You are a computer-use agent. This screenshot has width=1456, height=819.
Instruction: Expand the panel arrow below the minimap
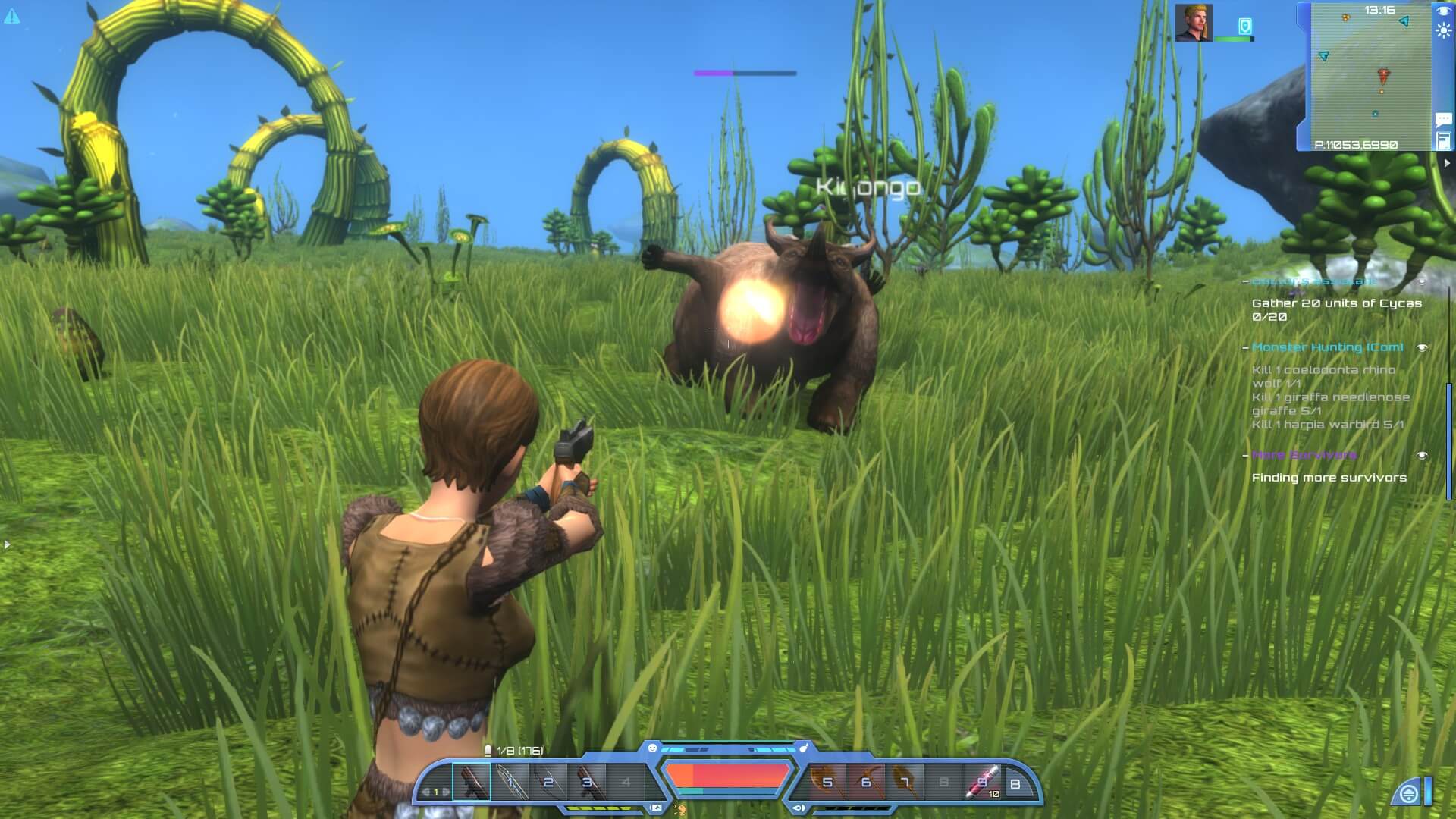coord(1447,162)
